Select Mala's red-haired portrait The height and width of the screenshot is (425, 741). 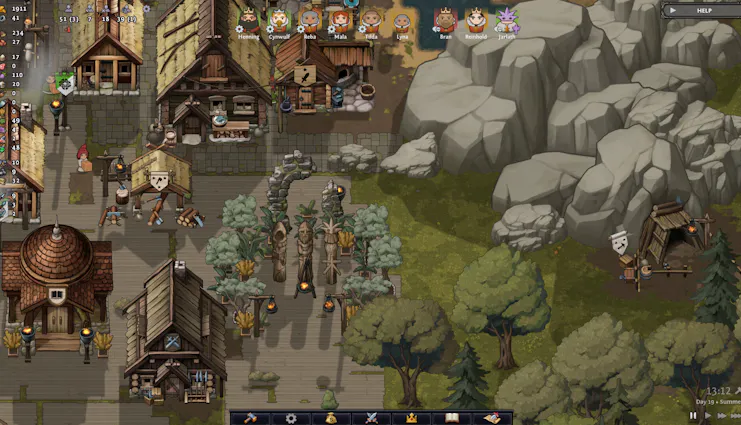coord(341,19)
